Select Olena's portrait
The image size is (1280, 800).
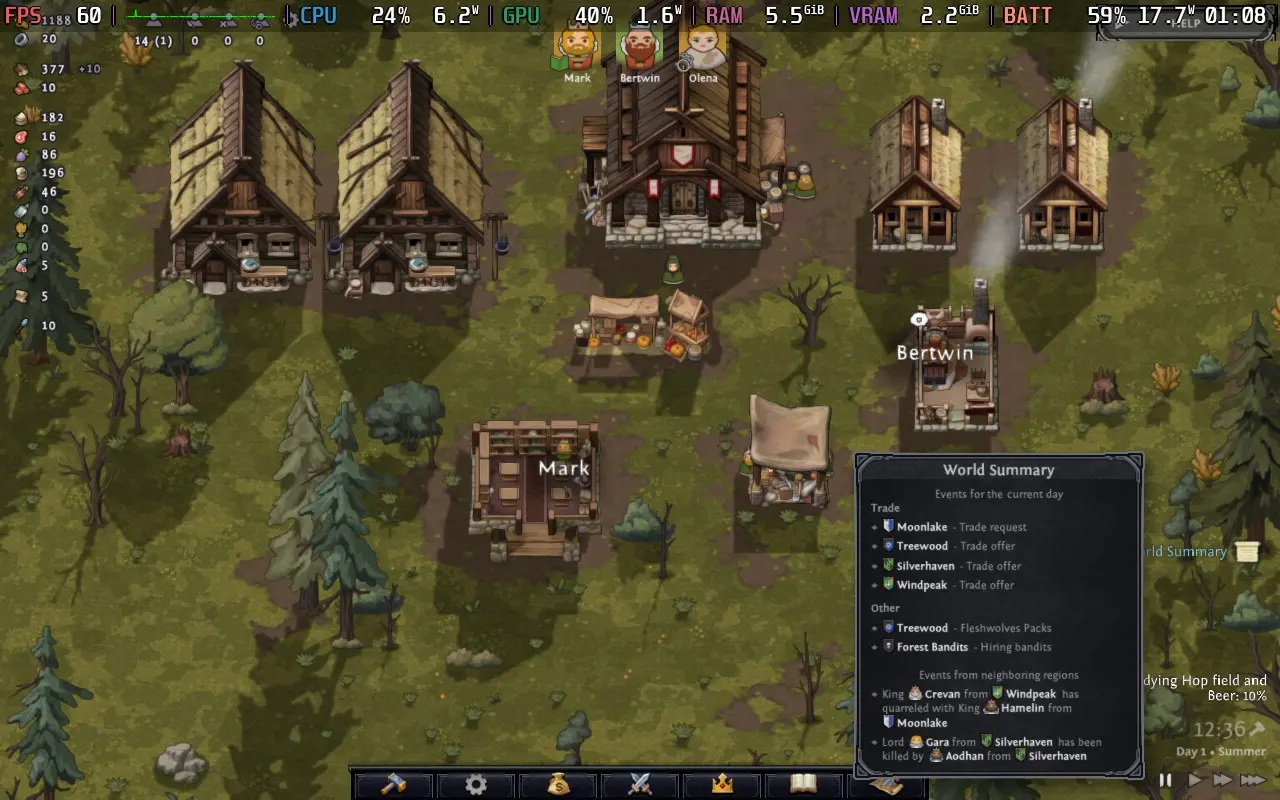pyautogui.click(x=702, y=48)
